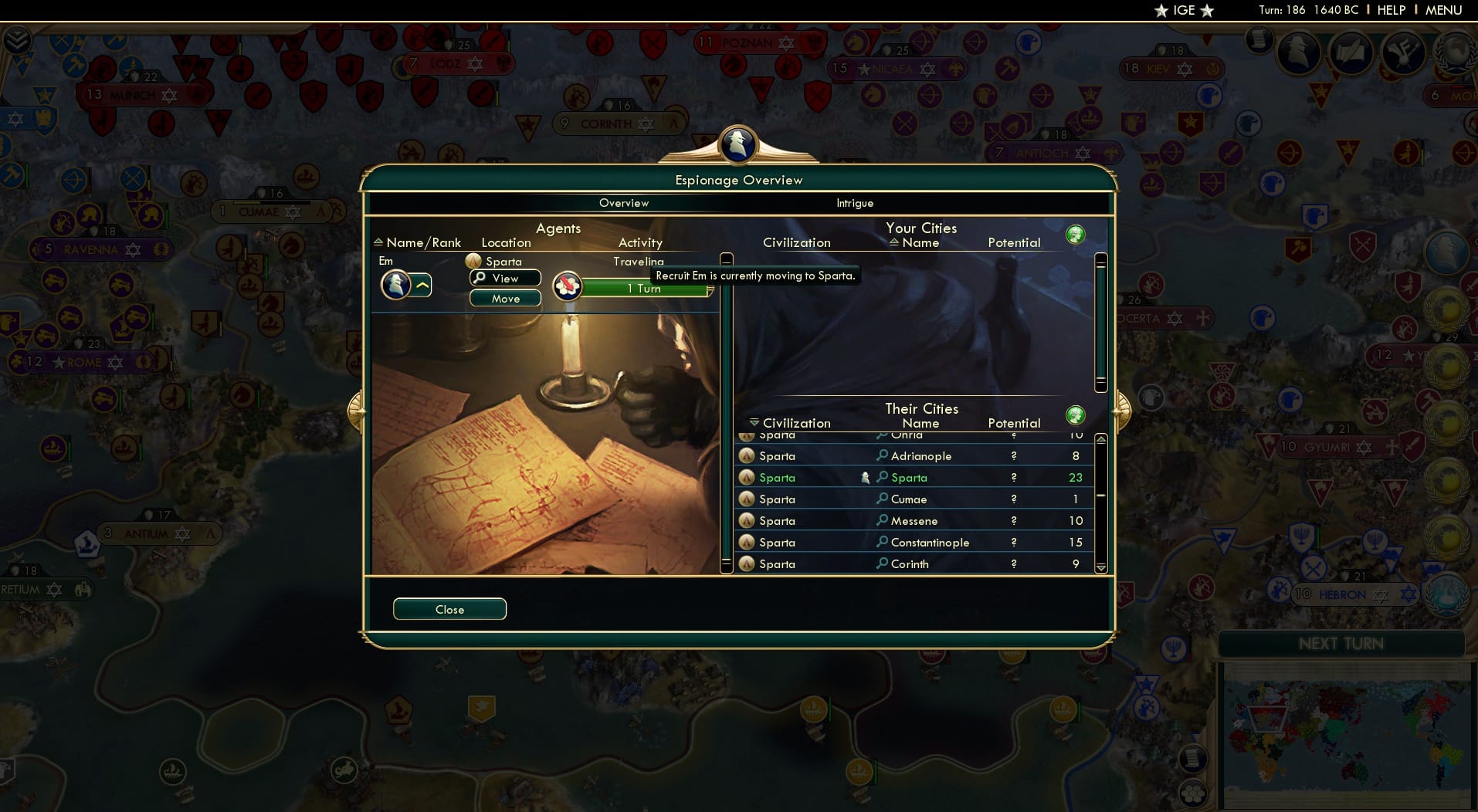Switch to the Intrigue tab
The height and width of the screenshot is (812, 1478).
pos(856,203)
